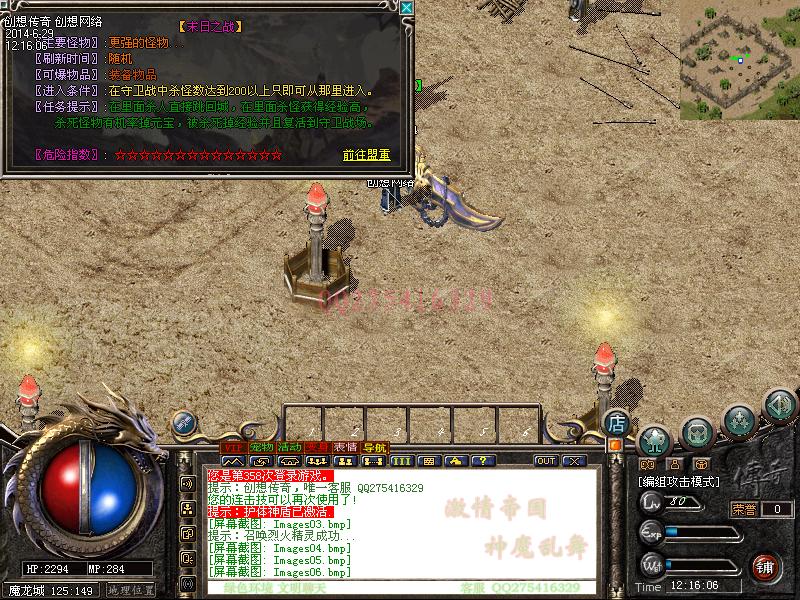Screen dimensions: 800x600
Task: Click the 荣誉 honor label
Action: point(744,509)
